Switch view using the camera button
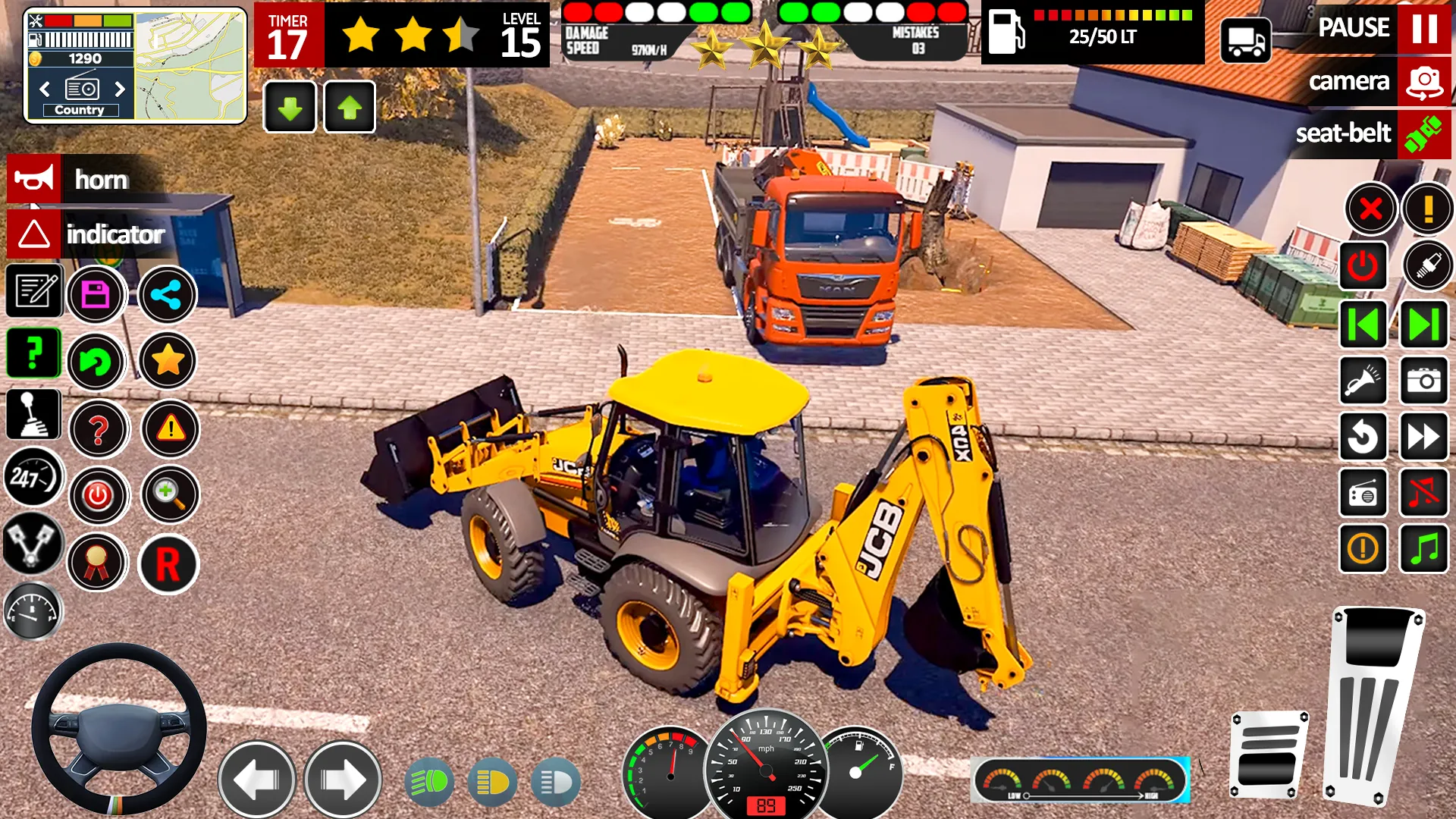 [x=1423, y=82]
